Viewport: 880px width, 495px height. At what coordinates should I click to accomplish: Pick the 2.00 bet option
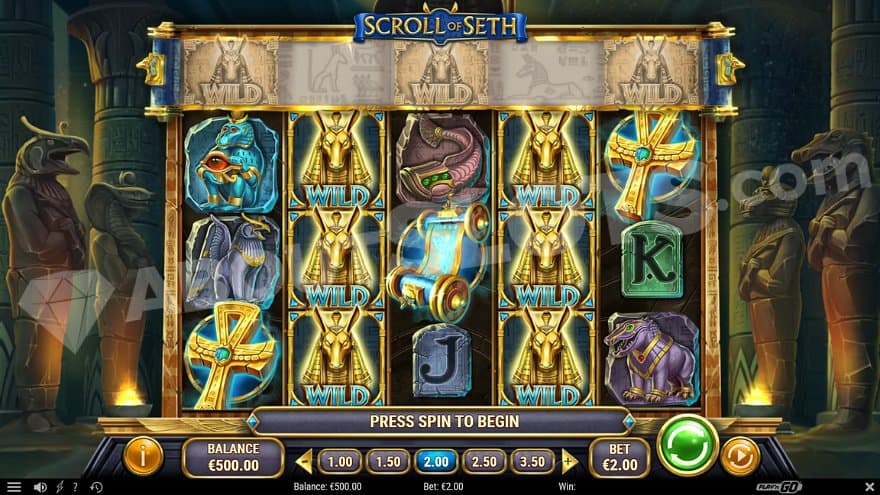[436, 461]
